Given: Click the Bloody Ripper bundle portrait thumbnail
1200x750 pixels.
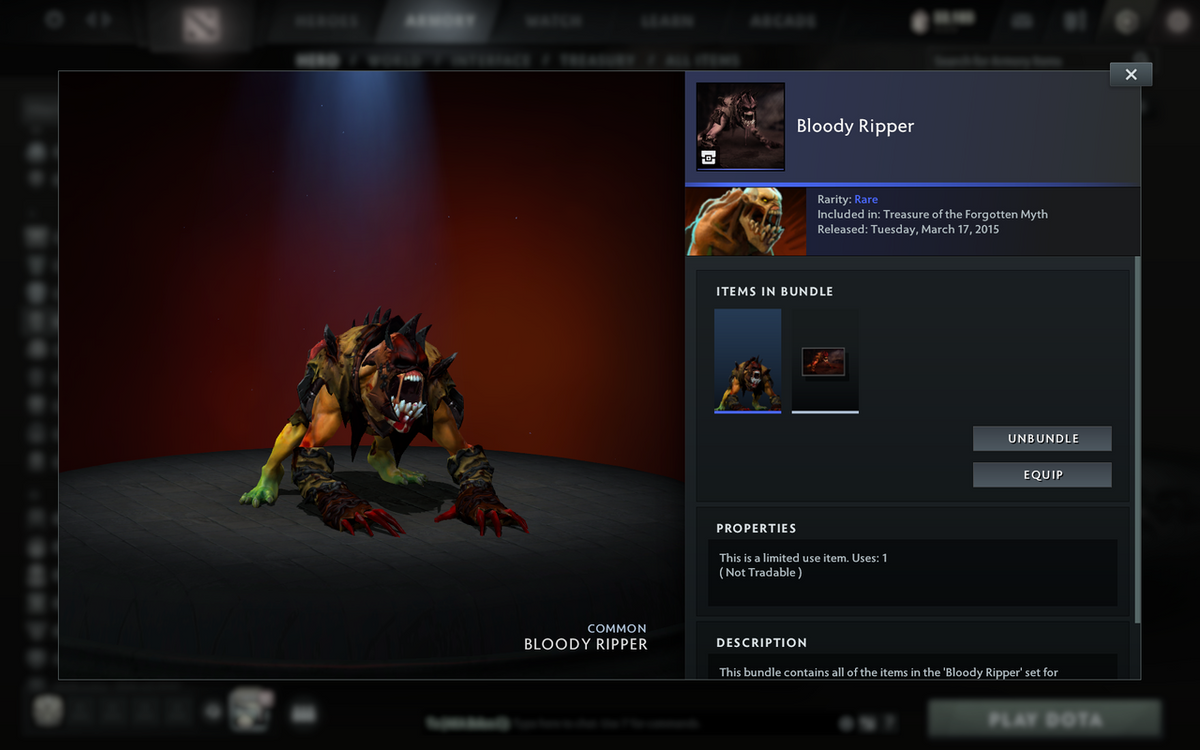Looking at the screenshot, I should [x=740, y=127].
